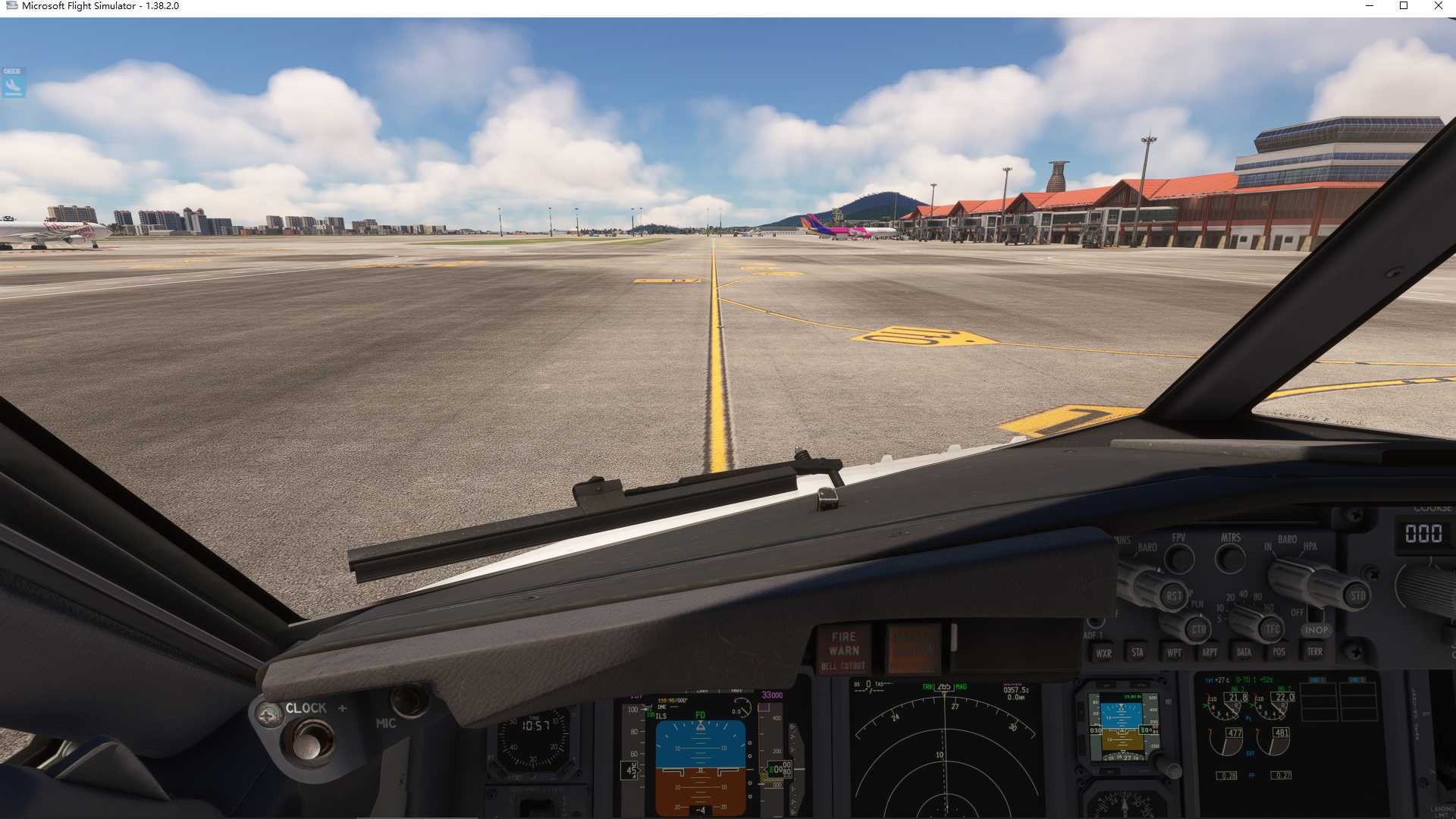The image size is (1456, 819).
Task: Toggle the TERR terrain display
Action: pos(1315,652)
